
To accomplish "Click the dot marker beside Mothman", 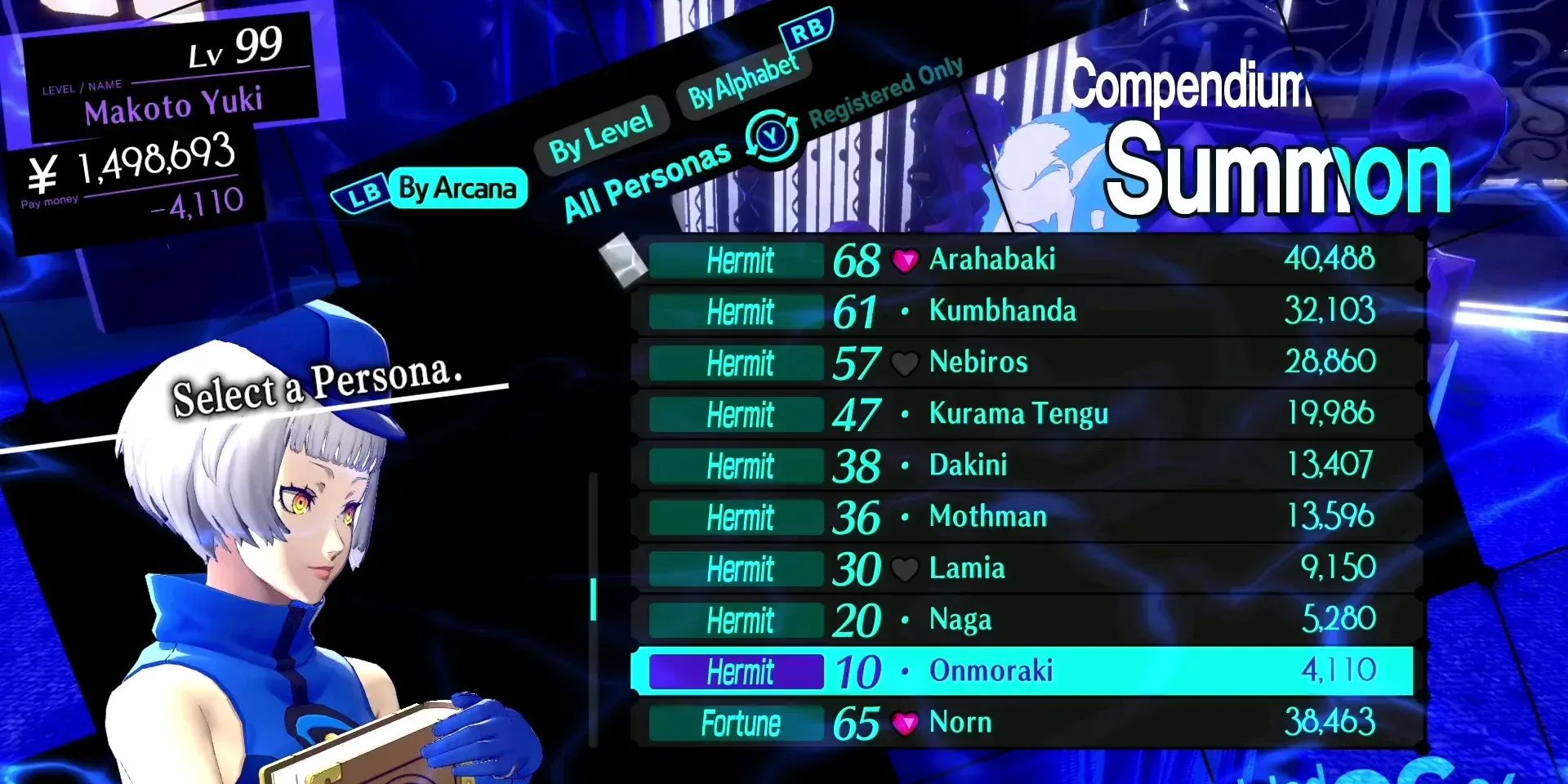I will pyautogui.click(x=905, y=516).
